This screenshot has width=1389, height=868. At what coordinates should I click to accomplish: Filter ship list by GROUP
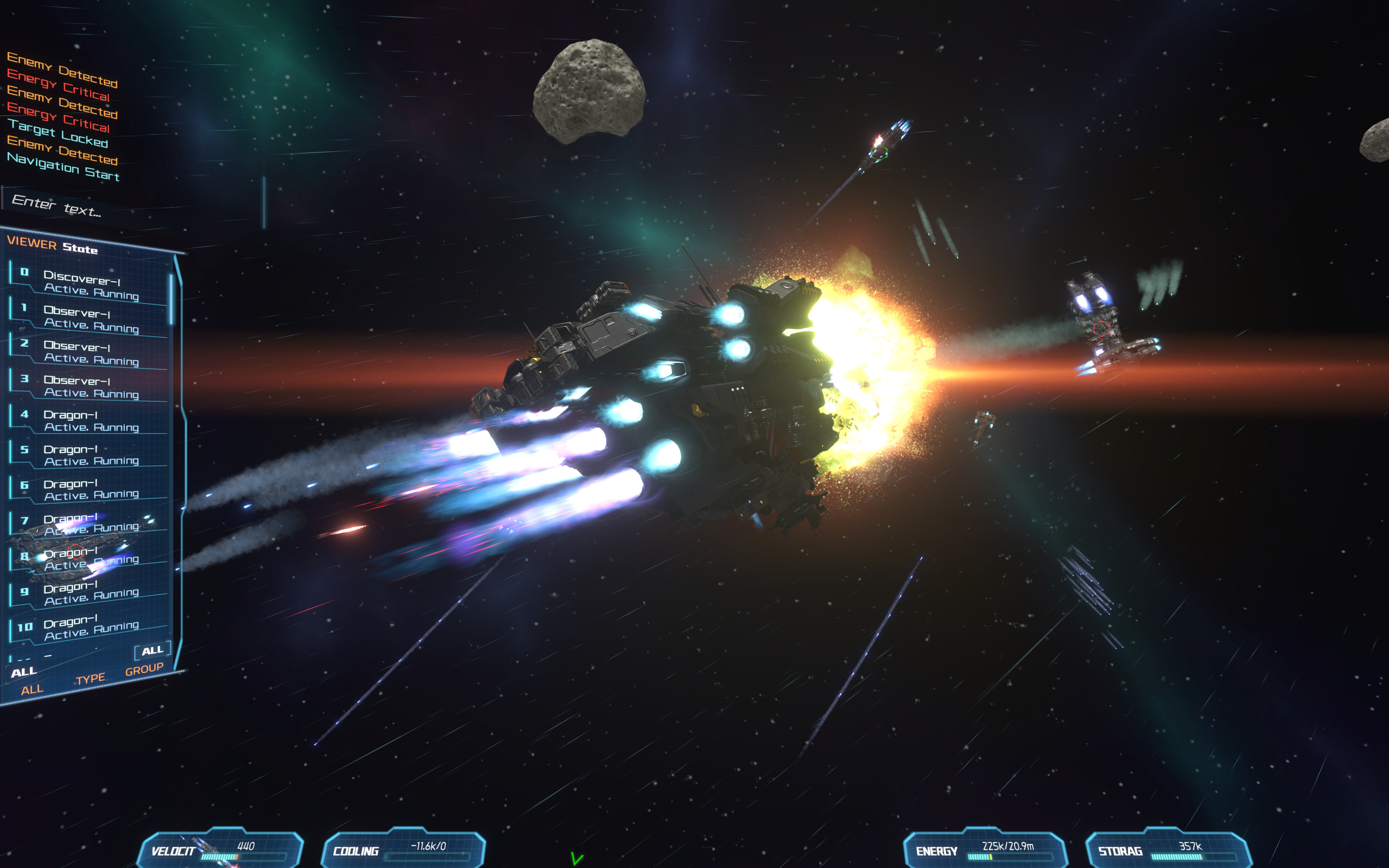(x=144, y=669)
